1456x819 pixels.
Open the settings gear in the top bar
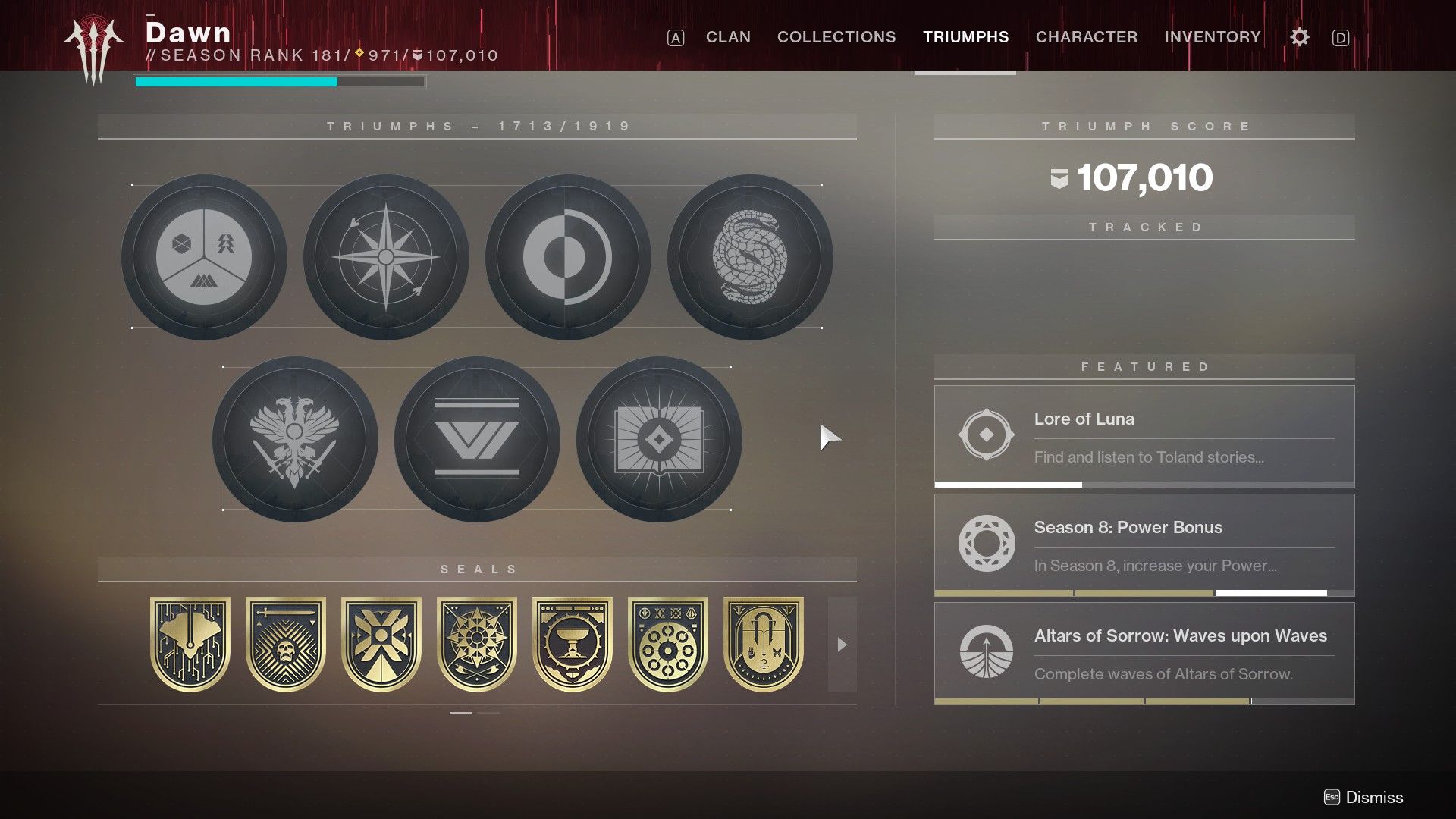[1299, 36]
